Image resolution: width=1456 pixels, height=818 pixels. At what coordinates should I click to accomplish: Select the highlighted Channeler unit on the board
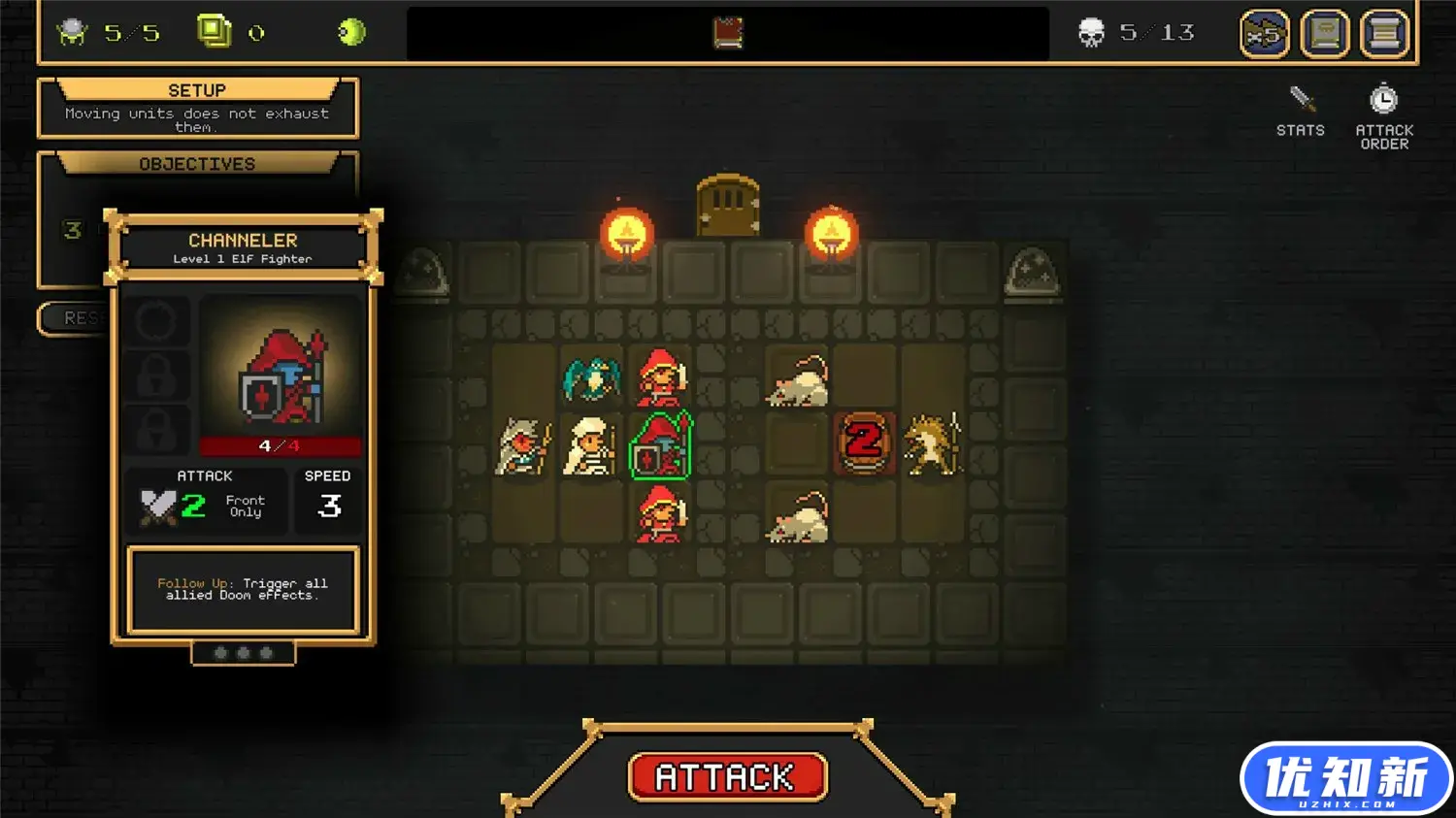coord(661,446)
